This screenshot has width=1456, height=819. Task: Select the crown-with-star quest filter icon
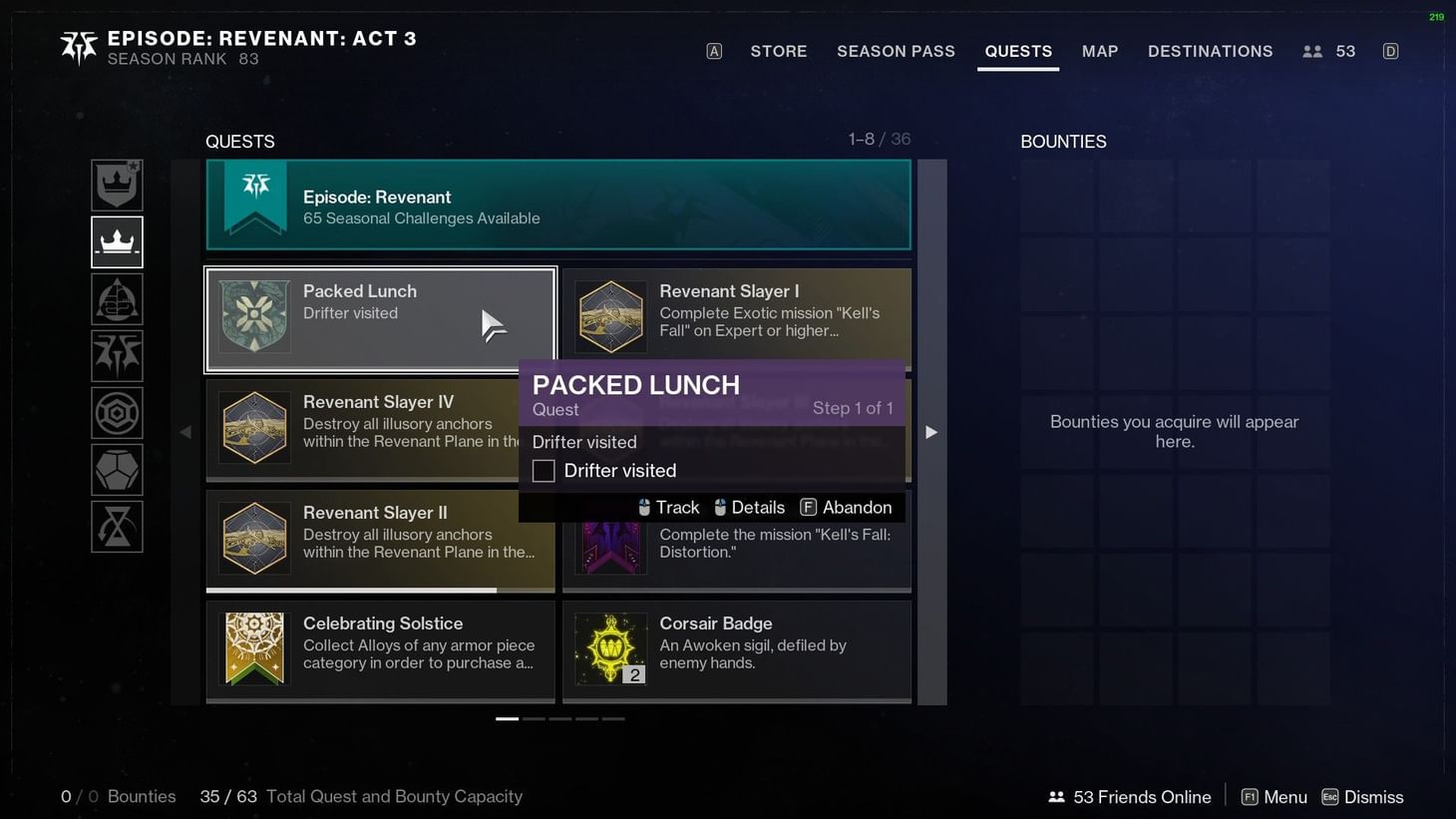coord(117,185)
